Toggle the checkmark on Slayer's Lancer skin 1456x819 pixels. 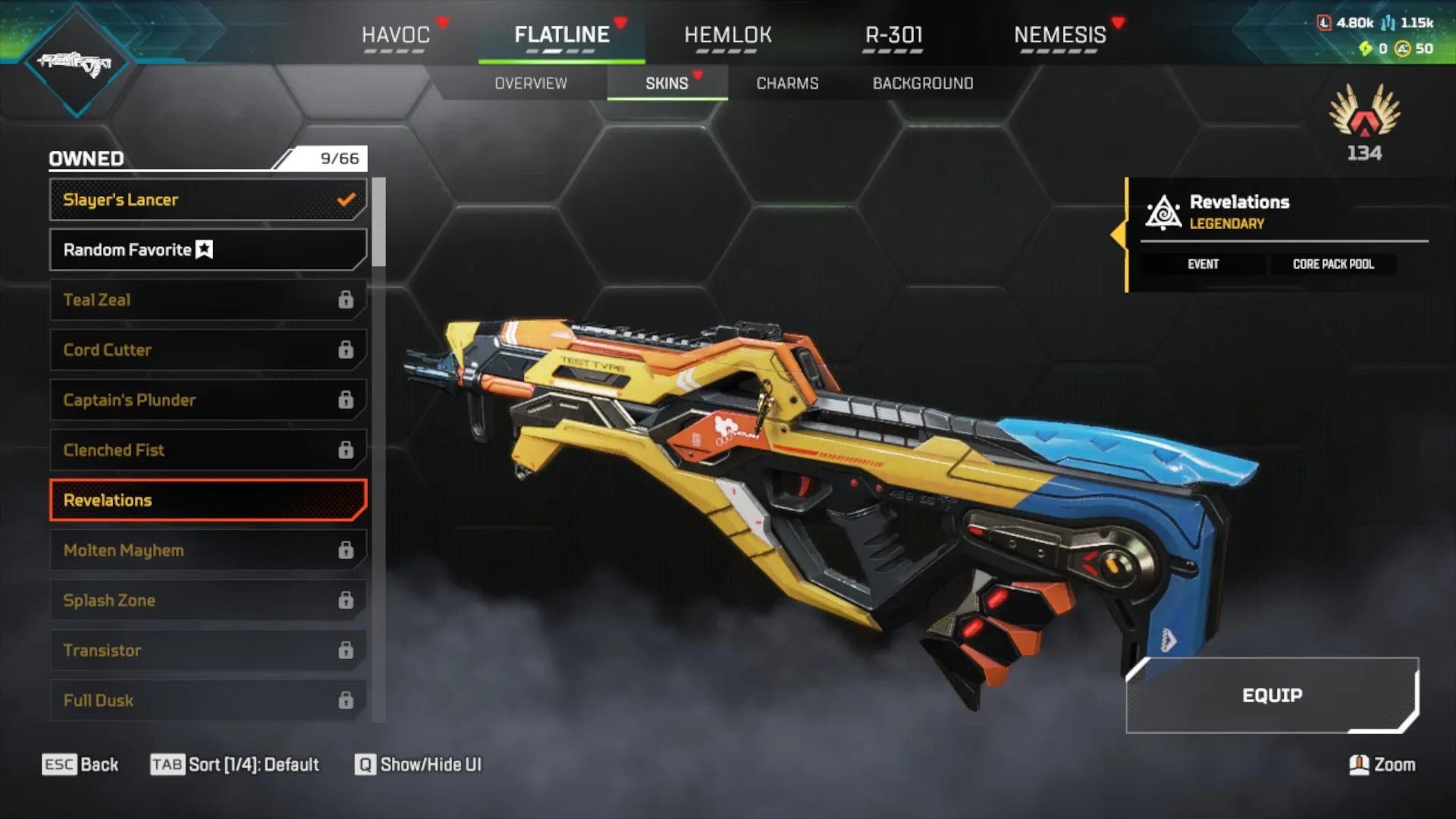[x=347, y=199]
